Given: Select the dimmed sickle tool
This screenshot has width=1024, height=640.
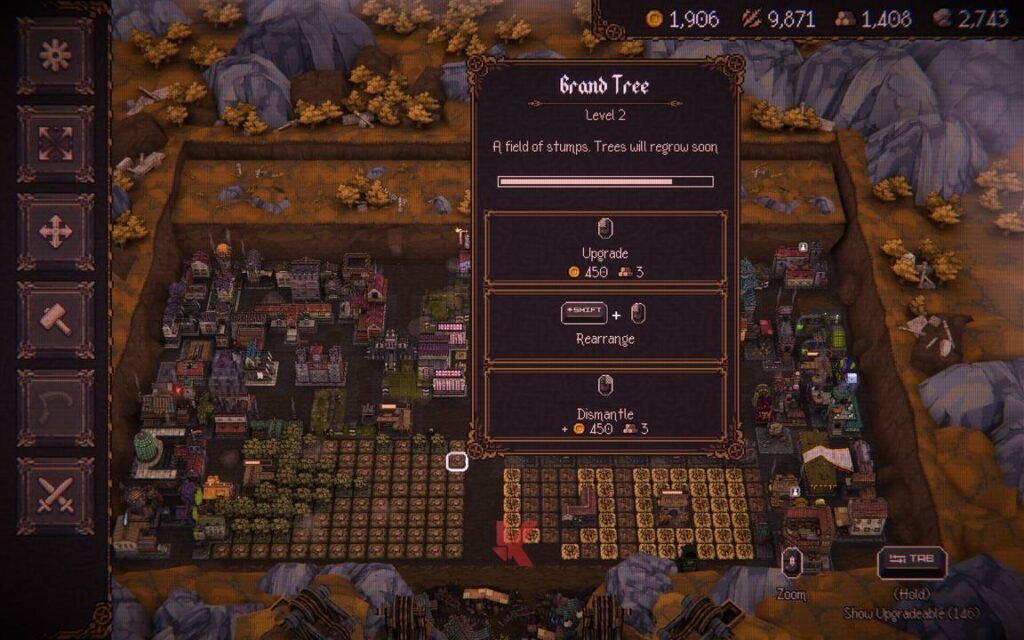Looking at the screenshot, I should (x=56, y=408).
